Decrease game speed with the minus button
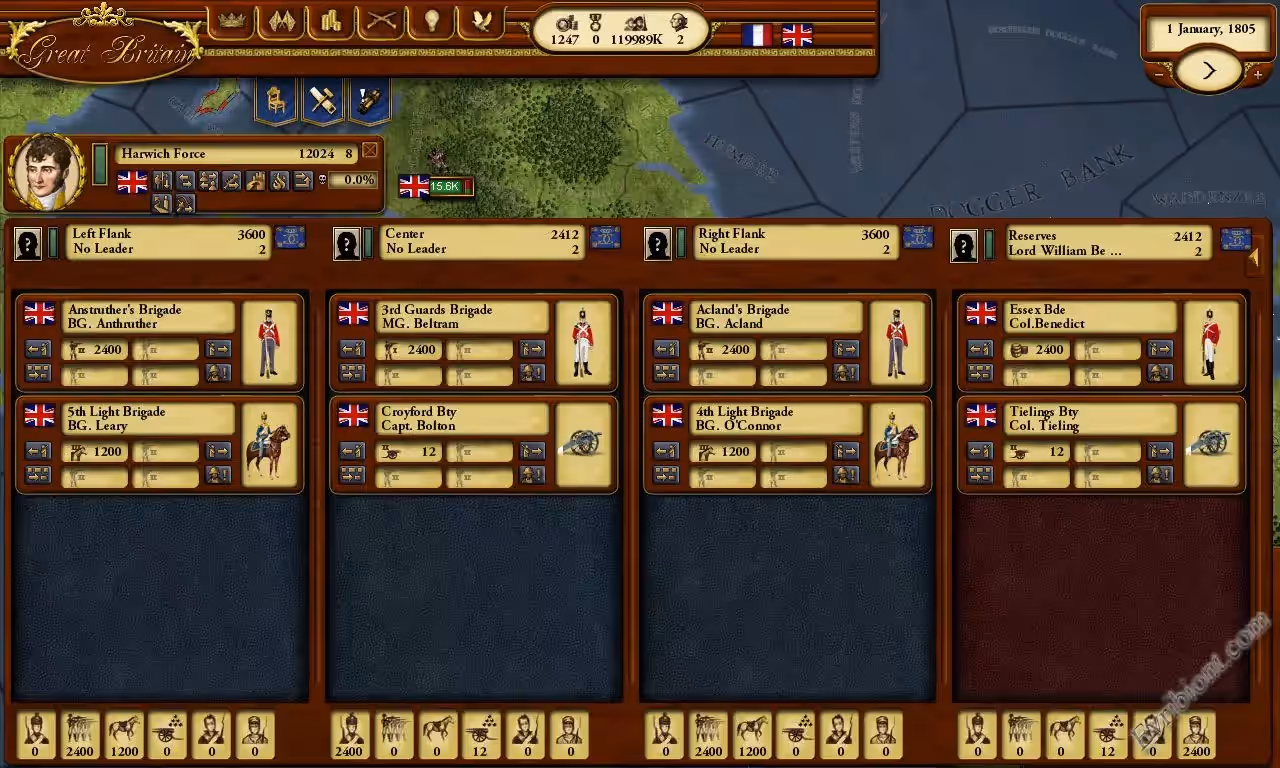Screen dimensions: 1280x768 (1159, 74)
